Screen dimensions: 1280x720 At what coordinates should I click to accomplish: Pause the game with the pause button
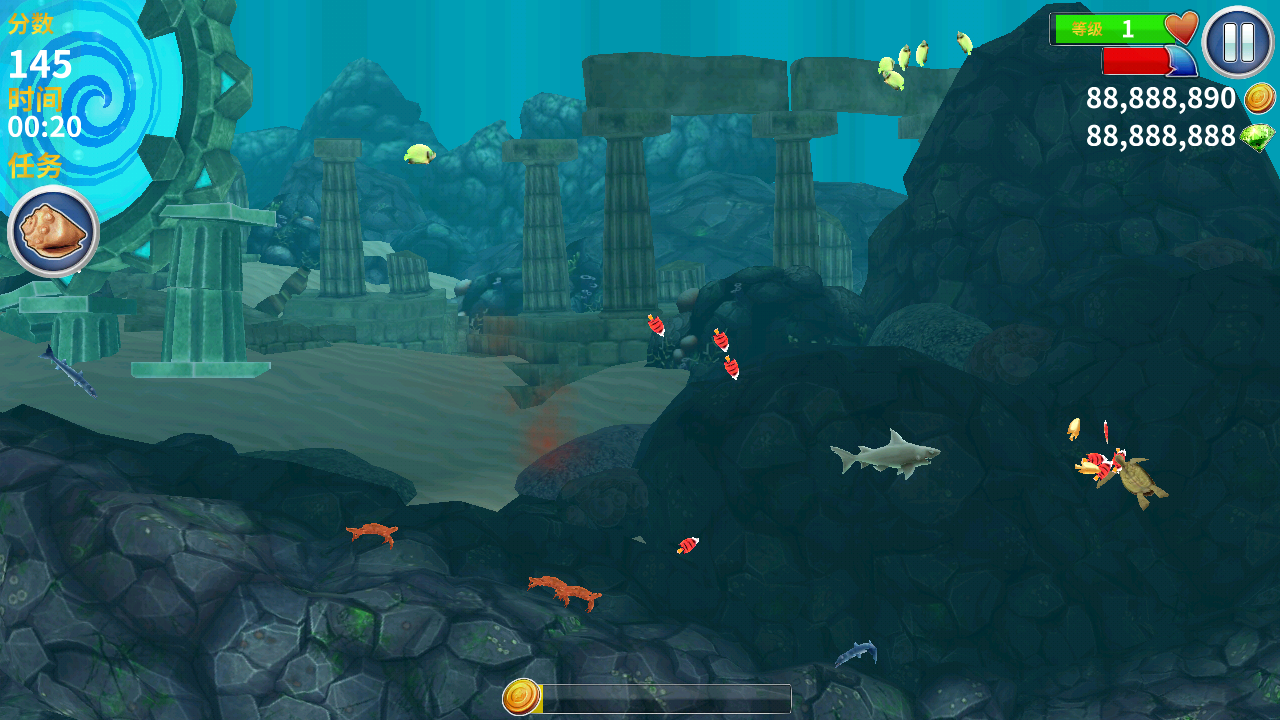[x=1238, y=42]
